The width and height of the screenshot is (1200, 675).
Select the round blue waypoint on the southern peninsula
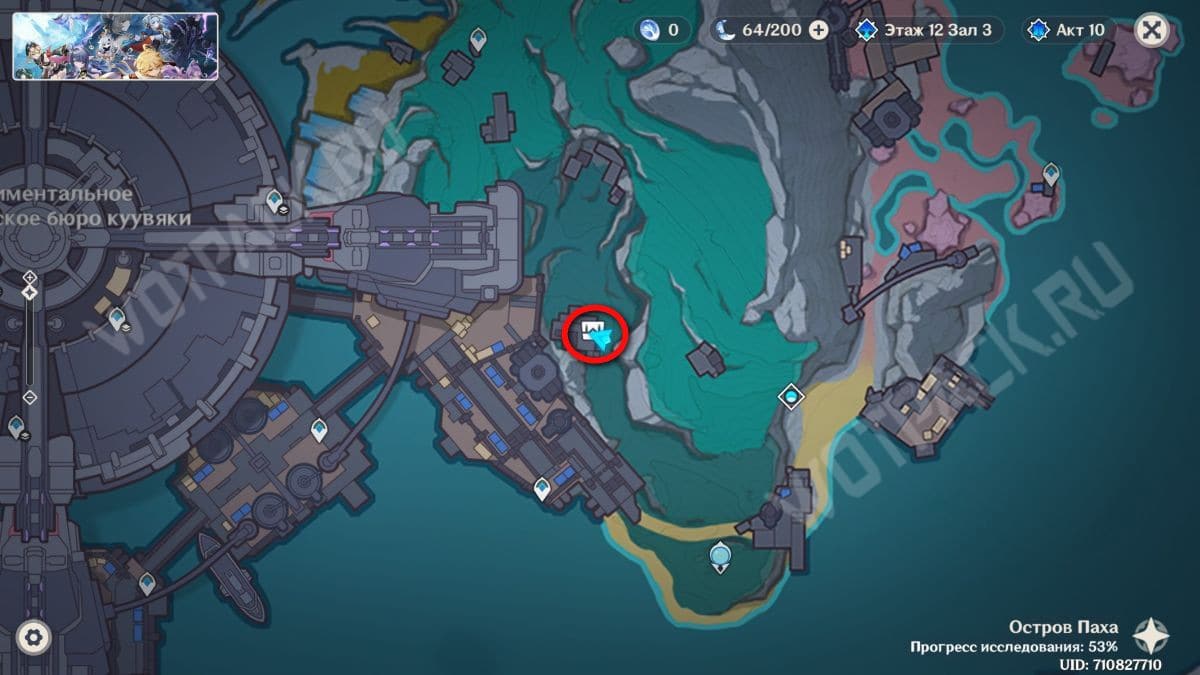coord(719,555)
